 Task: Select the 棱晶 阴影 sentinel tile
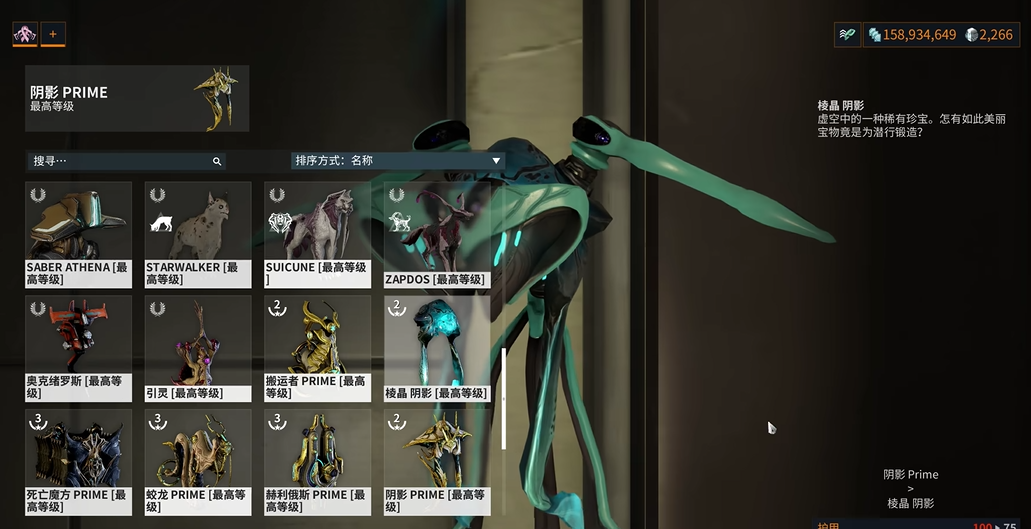pos(437,347)
